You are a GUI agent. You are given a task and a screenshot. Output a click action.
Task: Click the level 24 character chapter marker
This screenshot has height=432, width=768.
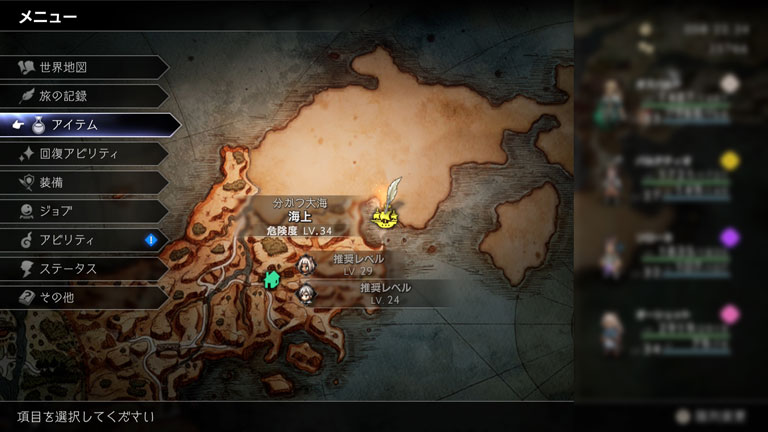pyautogui.click(x=306, y=293)
